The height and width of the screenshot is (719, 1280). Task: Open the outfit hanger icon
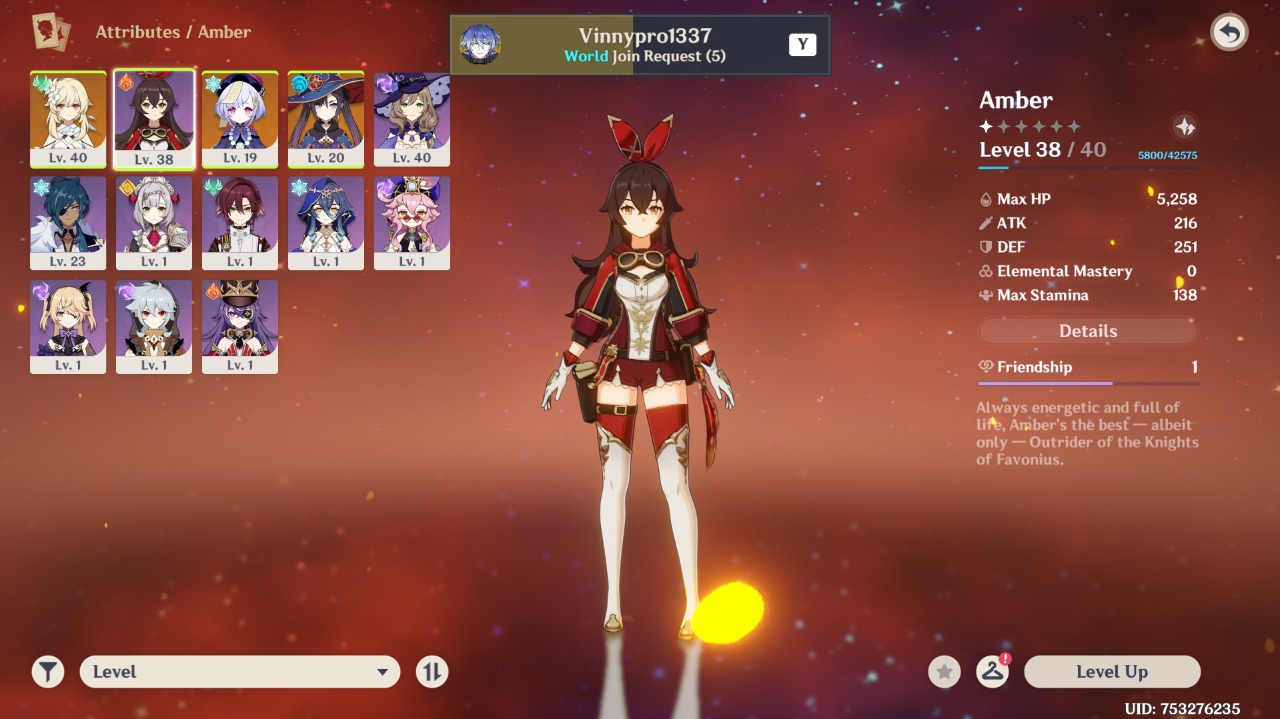992,672
